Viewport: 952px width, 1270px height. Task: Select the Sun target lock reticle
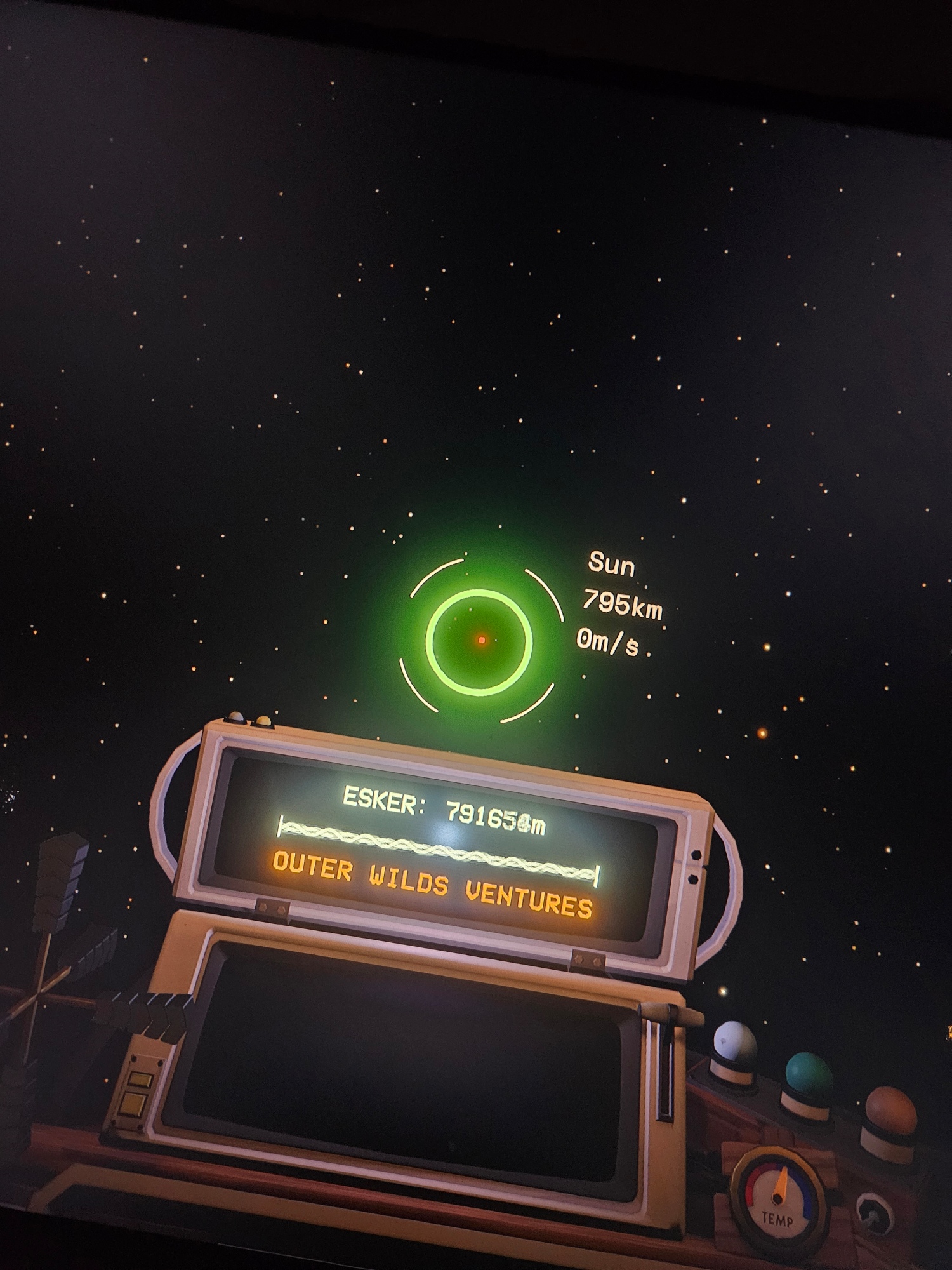click(x=480, y=640)
